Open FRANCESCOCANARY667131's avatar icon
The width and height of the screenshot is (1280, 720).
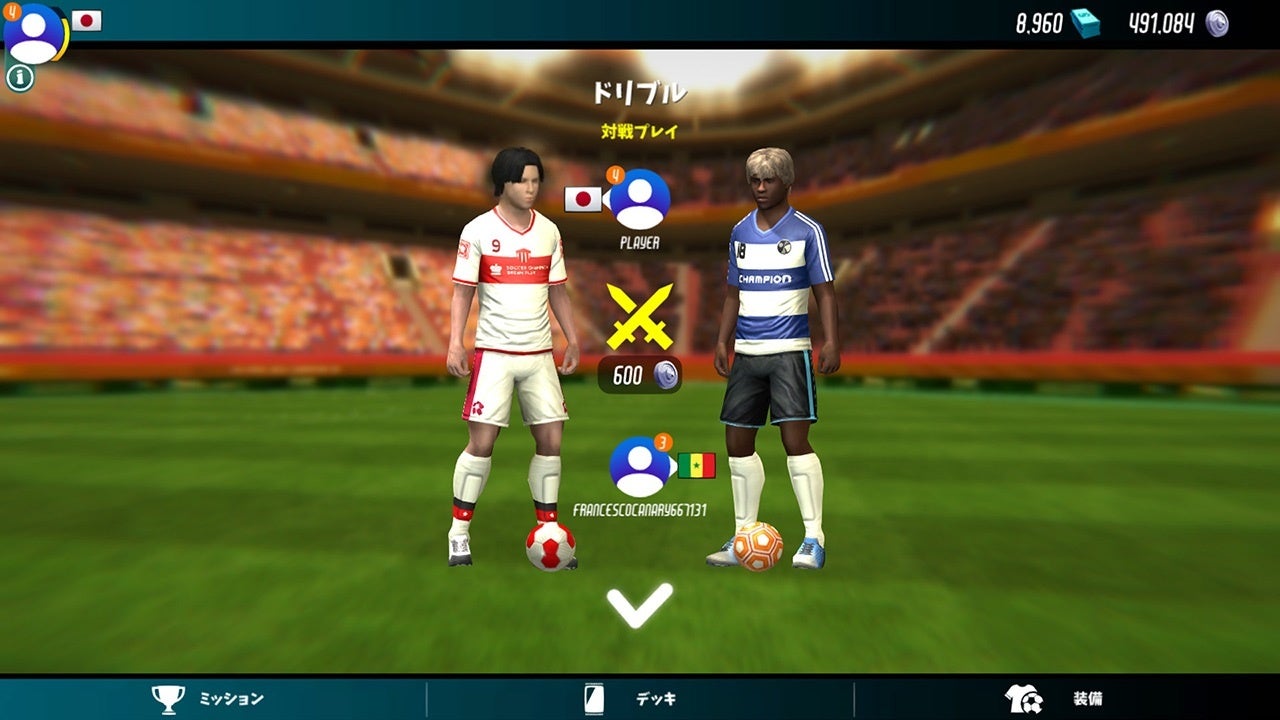(x=640, y=464)
